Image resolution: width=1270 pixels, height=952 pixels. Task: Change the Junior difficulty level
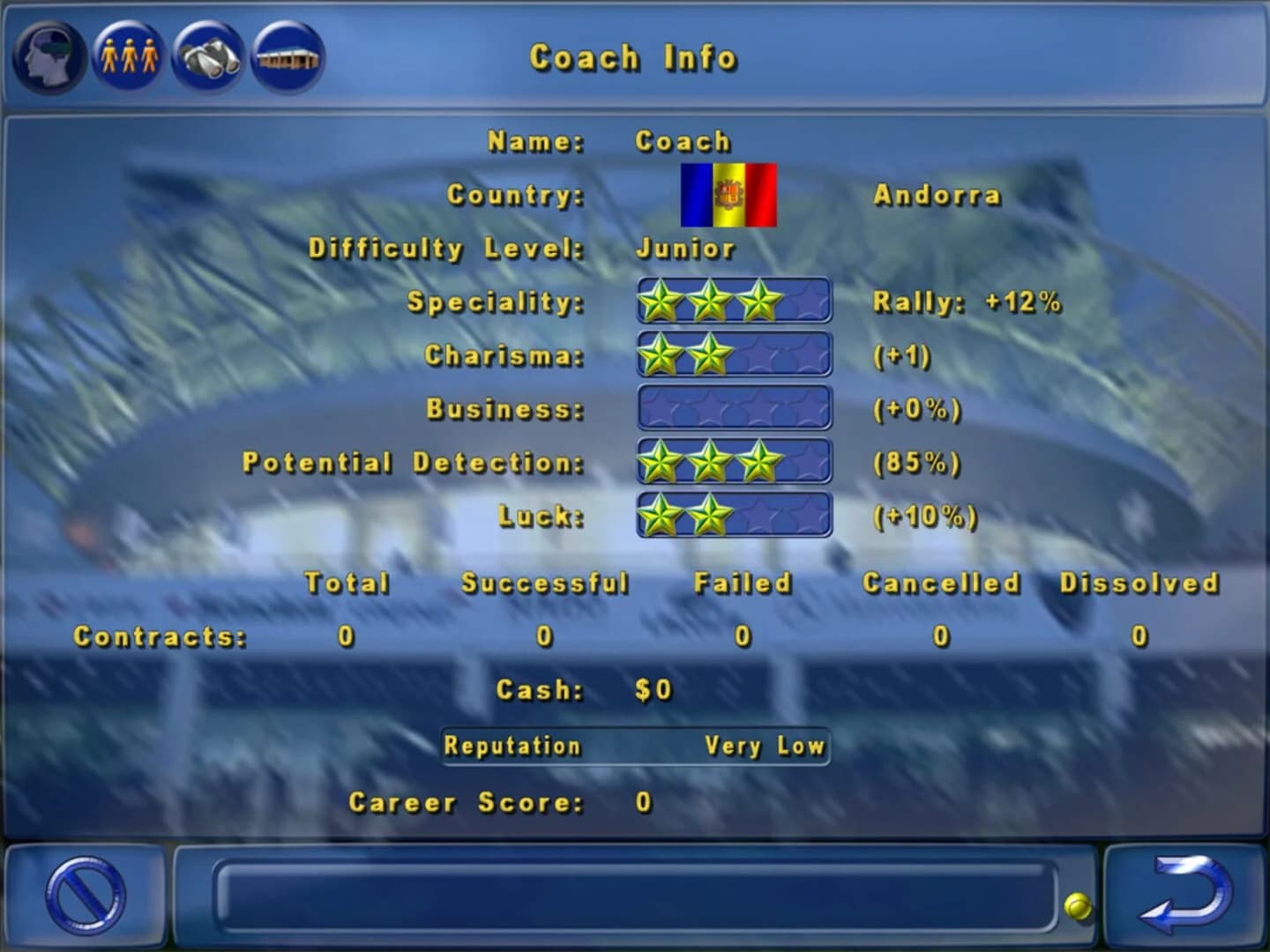[684, 249]
